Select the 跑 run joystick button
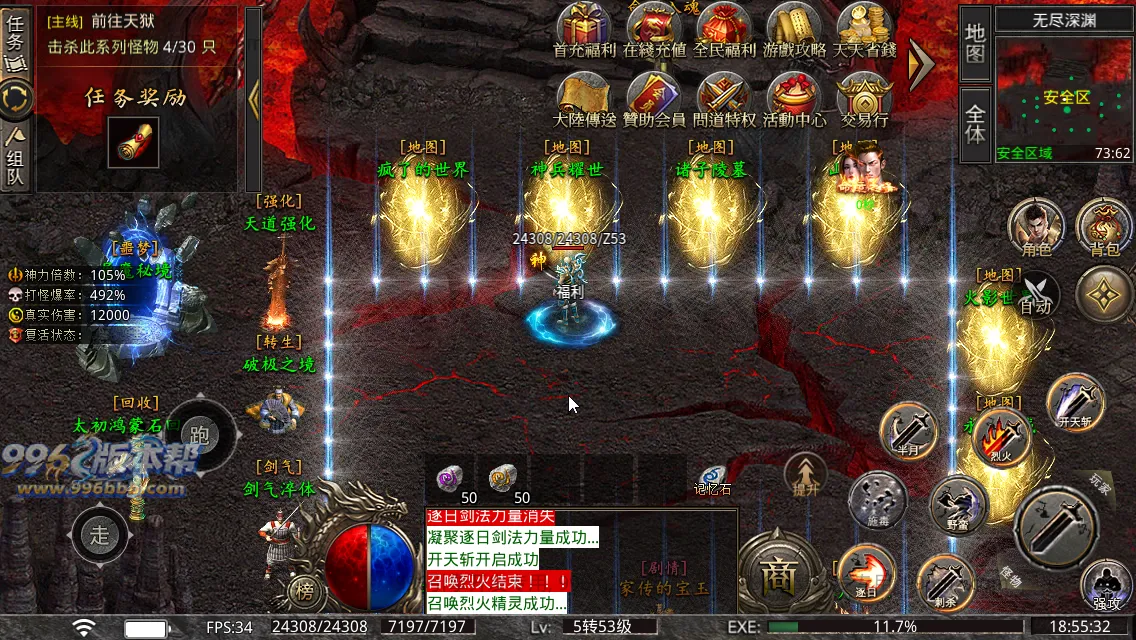Viewport: 1136px width, 640px height. tap(200, 435)
